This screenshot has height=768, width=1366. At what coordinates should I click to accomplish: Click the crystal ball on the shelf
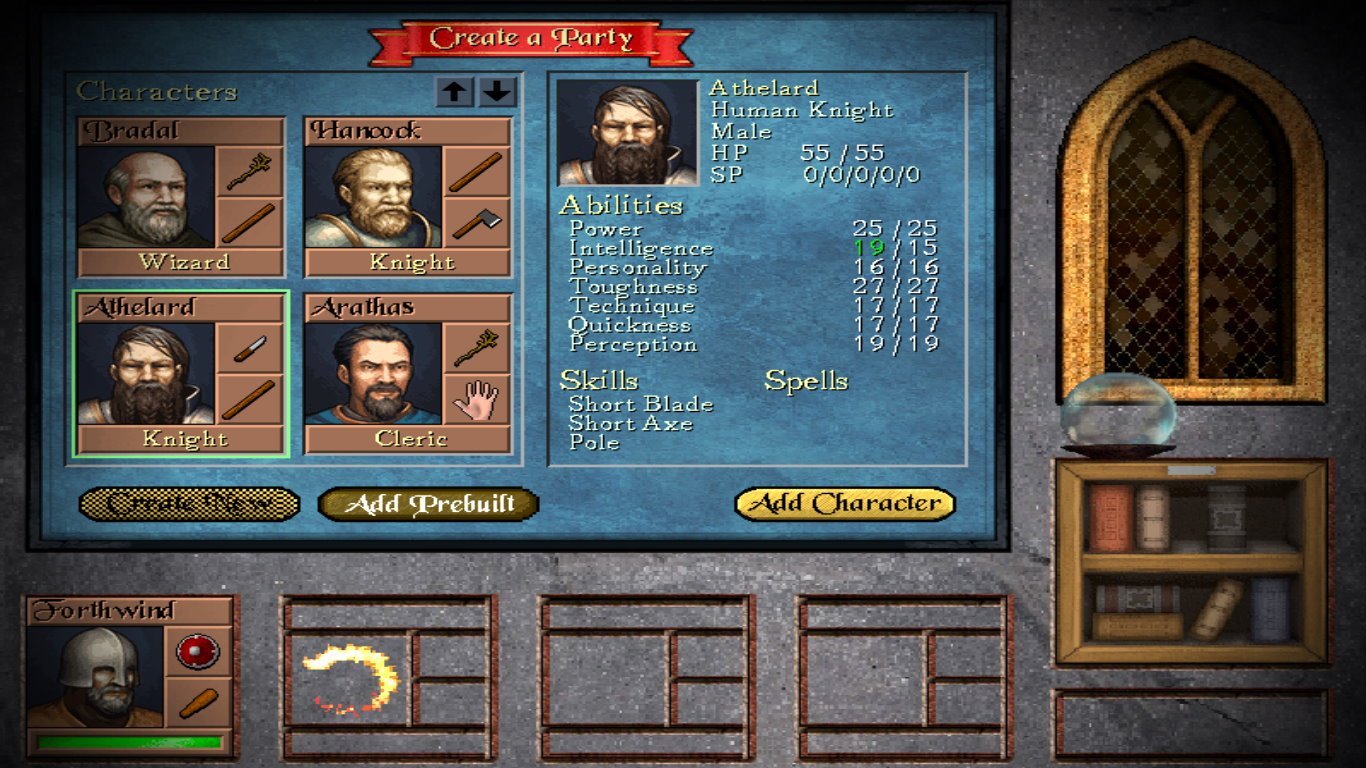[x=1118, y=414]
